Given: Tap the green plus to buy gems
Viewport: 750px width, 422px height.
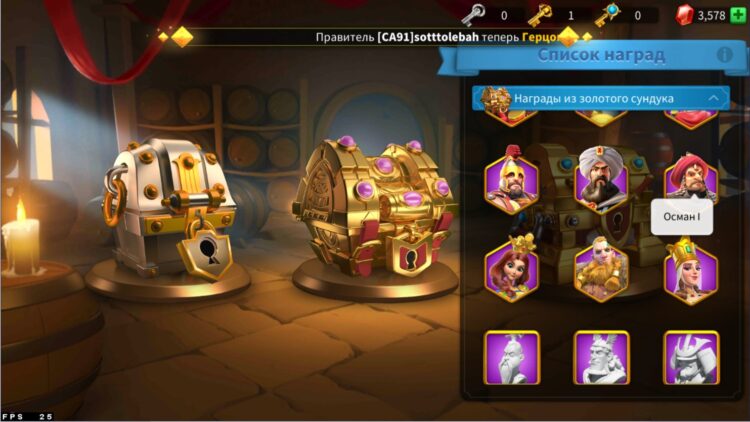Looking at the screenshot, I should (738, 15).
